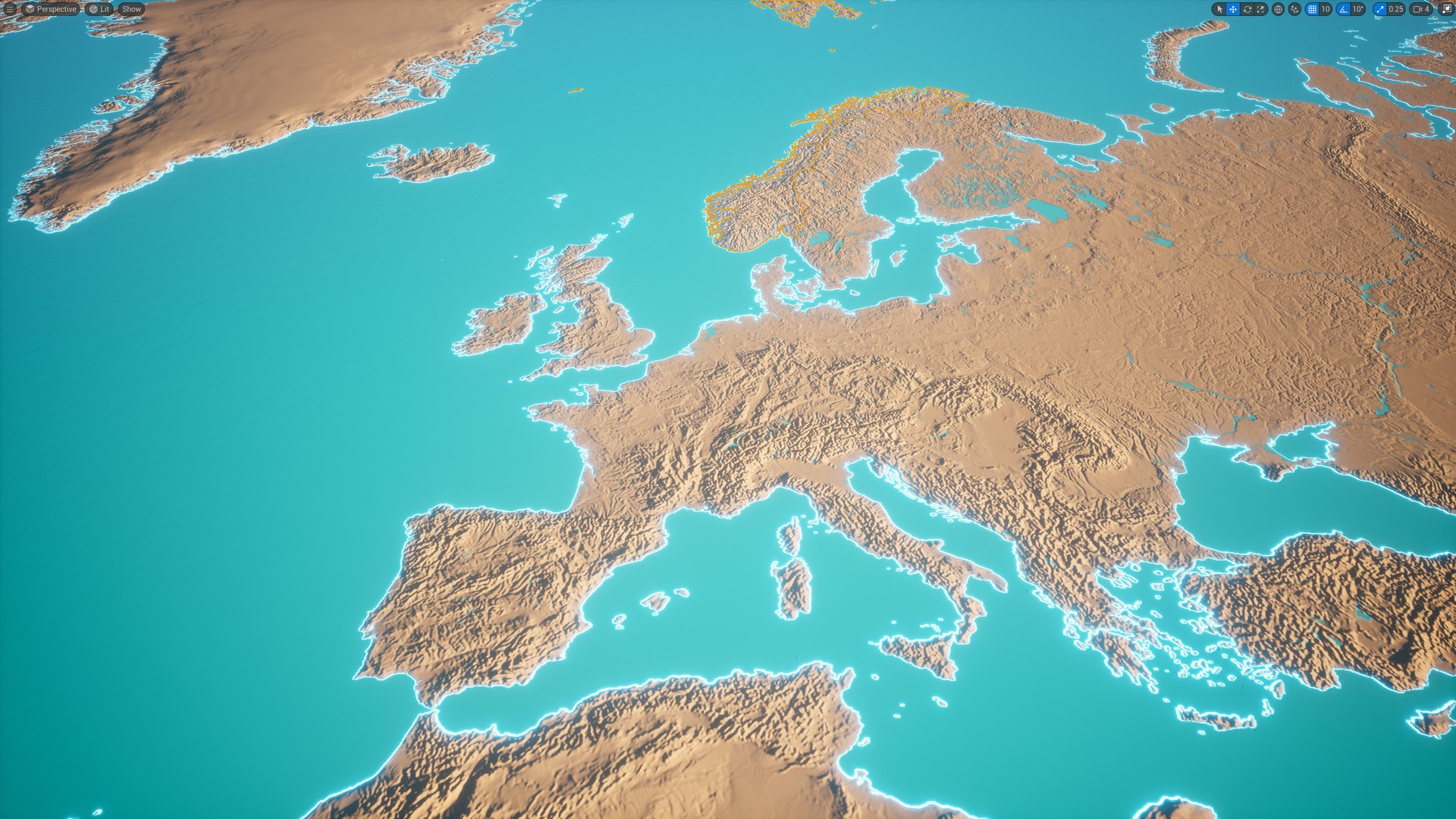Toggle scale snapping icon
This screenshot has width=1456, height=819.
[x=1380, y=9]
